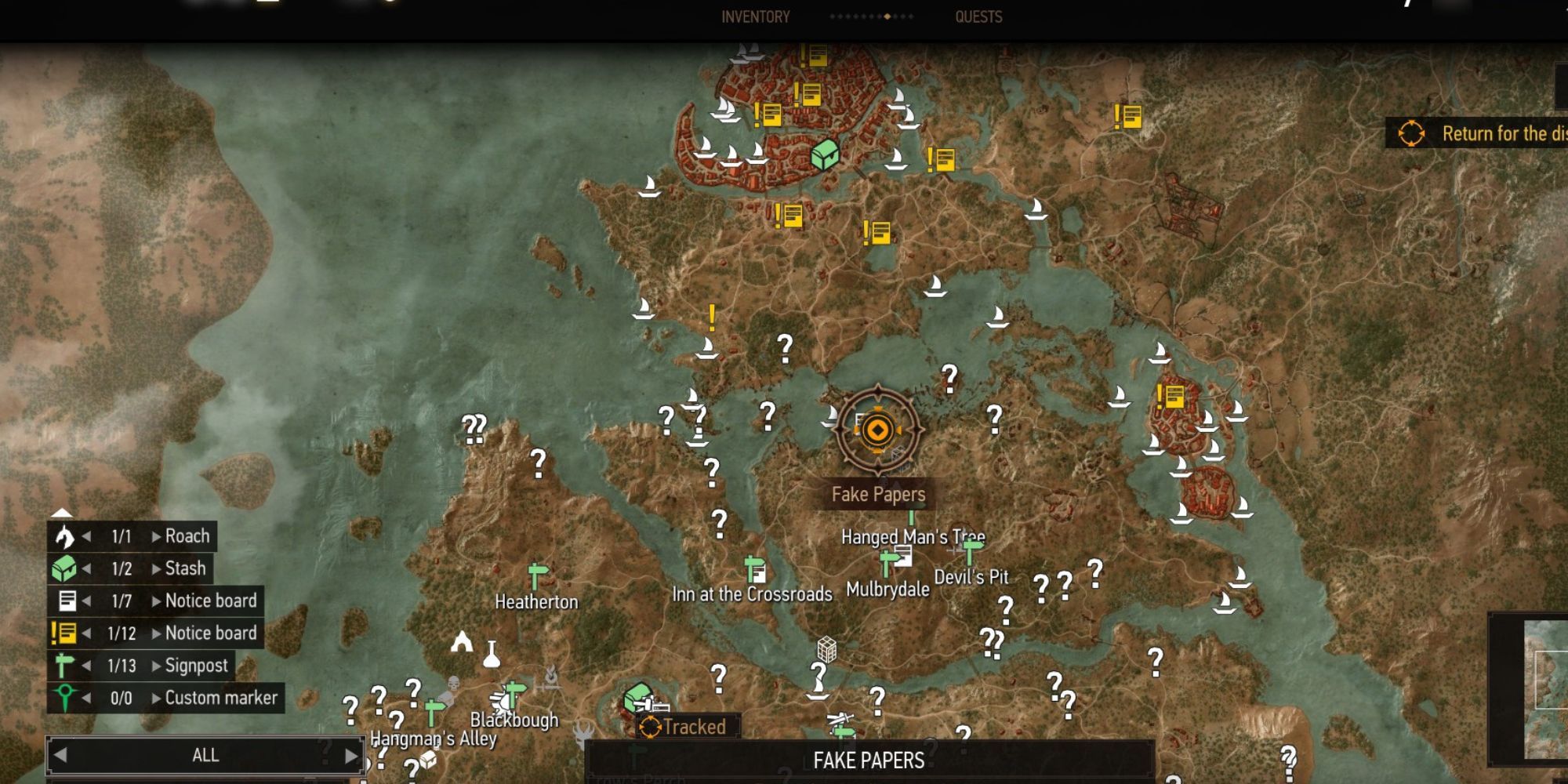
Task: Click the Tracked Fake Papers quest banner
Action: (688, 726)
